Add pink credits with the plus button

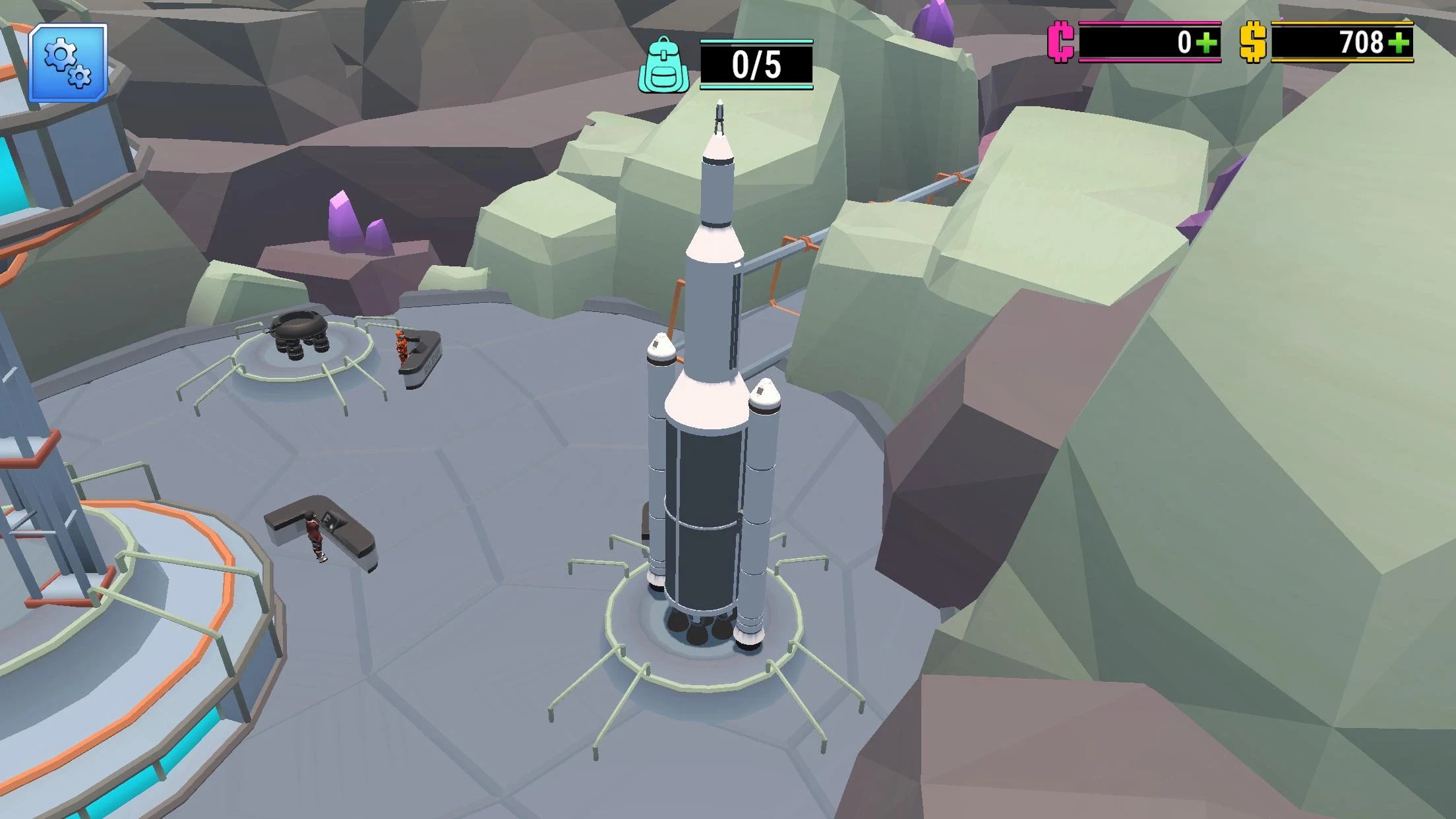1207,43
